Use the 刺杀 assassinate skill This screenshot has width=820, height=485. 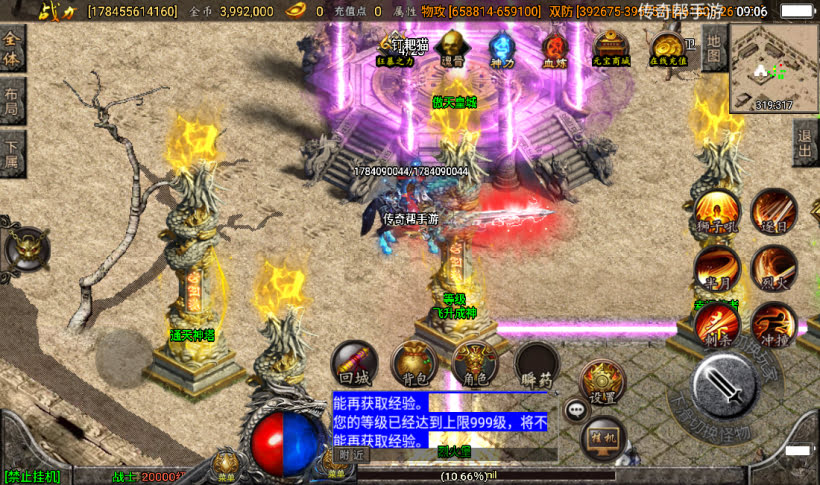coord(717,324)
